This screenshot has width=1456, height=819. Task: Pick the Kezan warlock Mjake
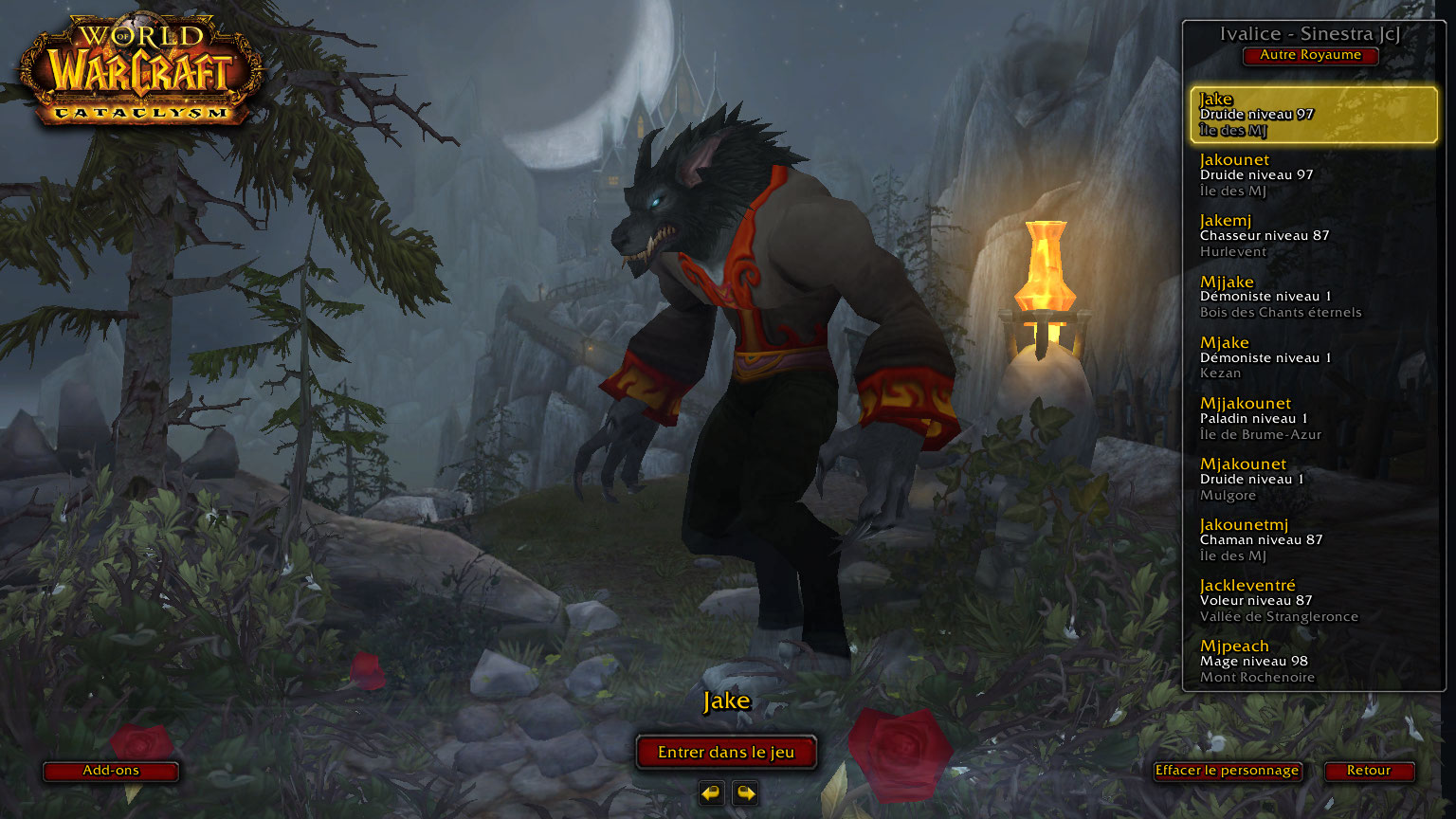coord(1313,357)
